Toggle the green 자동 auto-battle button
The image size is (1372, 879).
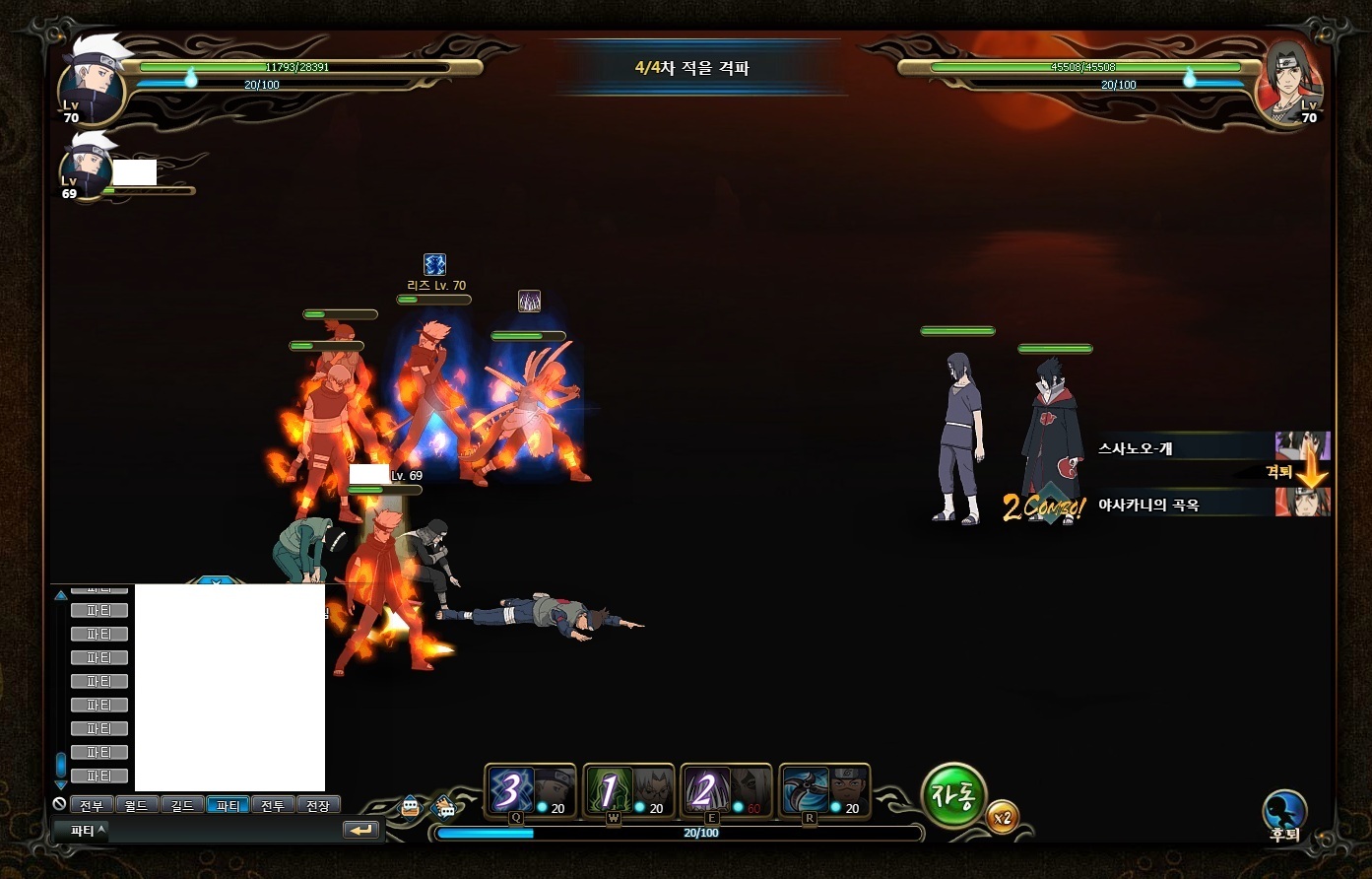tap(952, 795)
